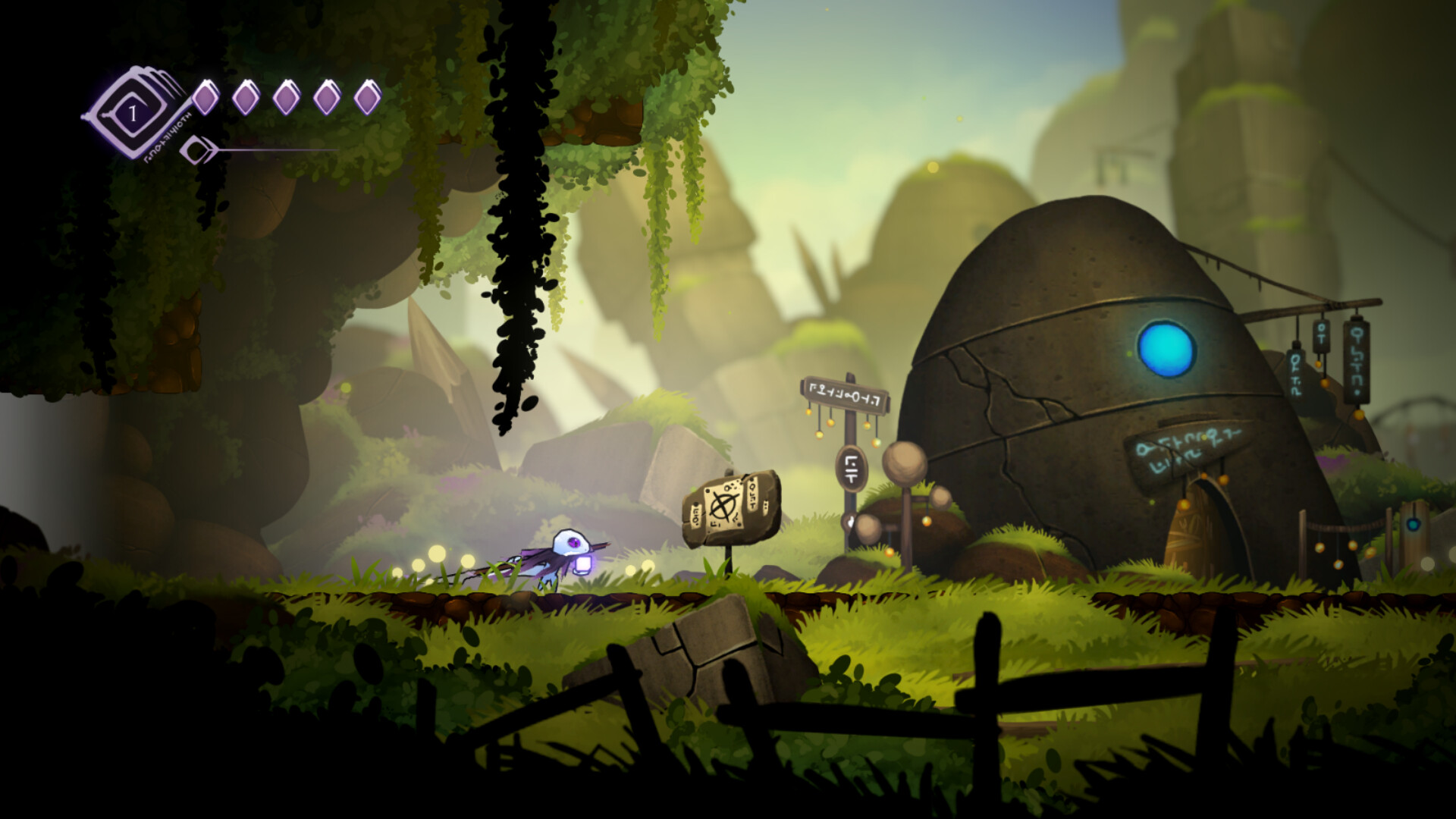The image size is (1456, 819).
Task: Click the middle health diamond to toggle it
Action: point(288,97)
